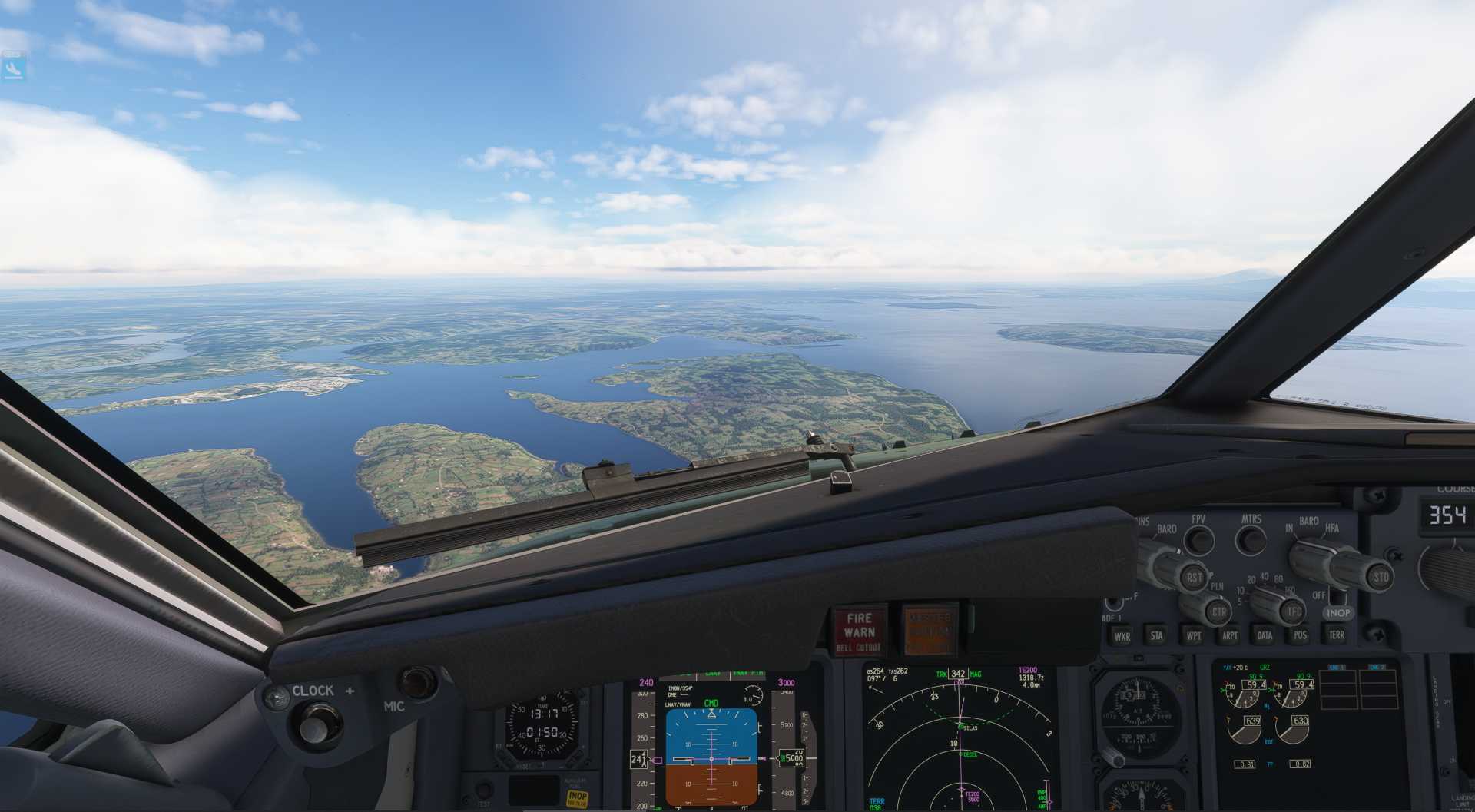Viewport: 1475px width, 812px height.
Task: Enable the FPV flight path vector button
Action: 1198,541
